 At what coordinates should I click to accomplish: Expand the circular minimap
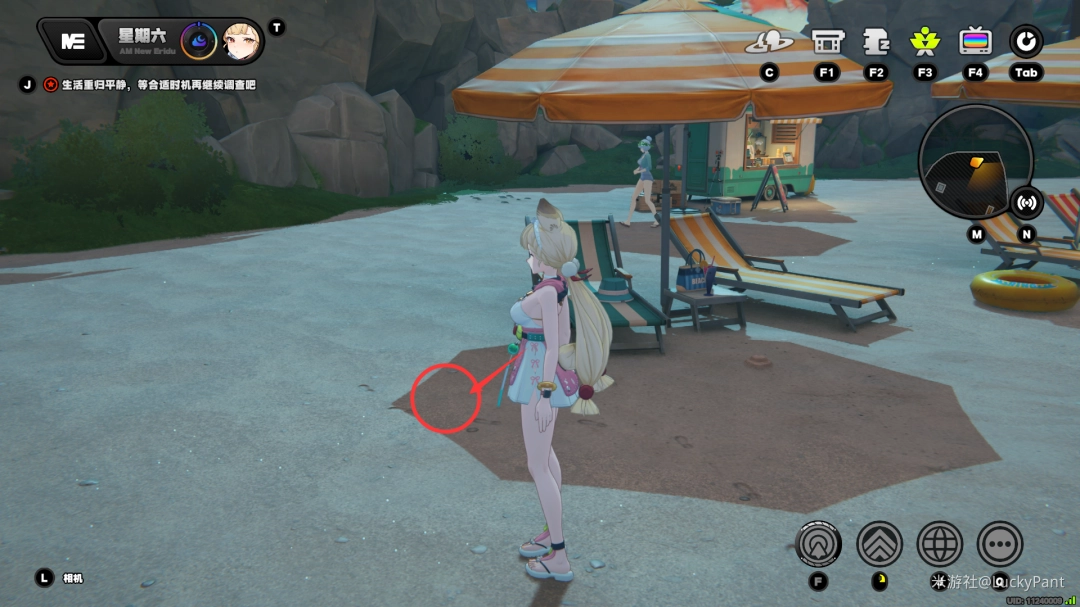(x=974, y=162)
